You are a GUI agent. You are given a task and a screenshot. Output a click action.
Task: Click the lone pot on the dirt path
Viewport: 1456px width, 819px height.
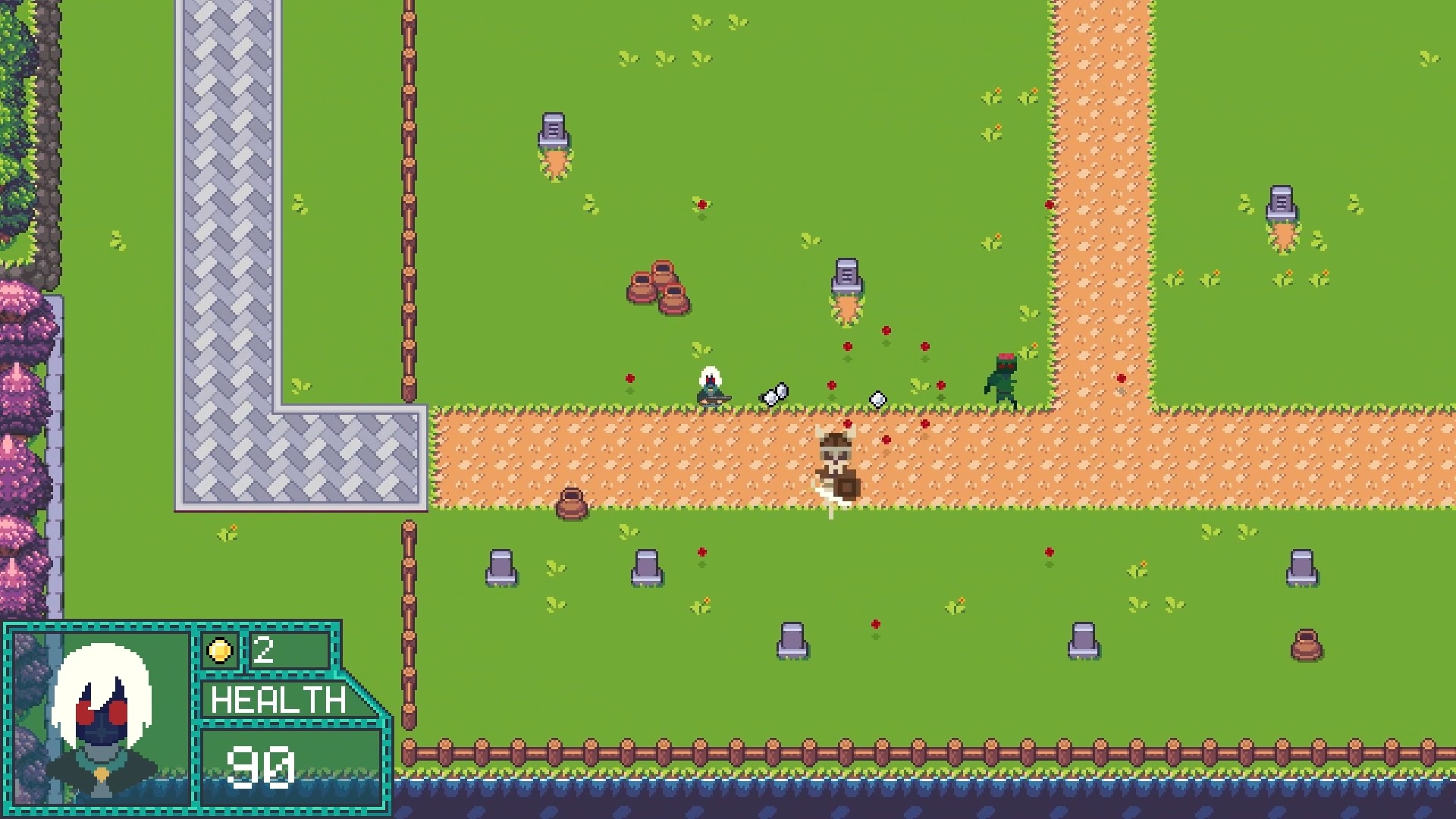pos(570,503)
